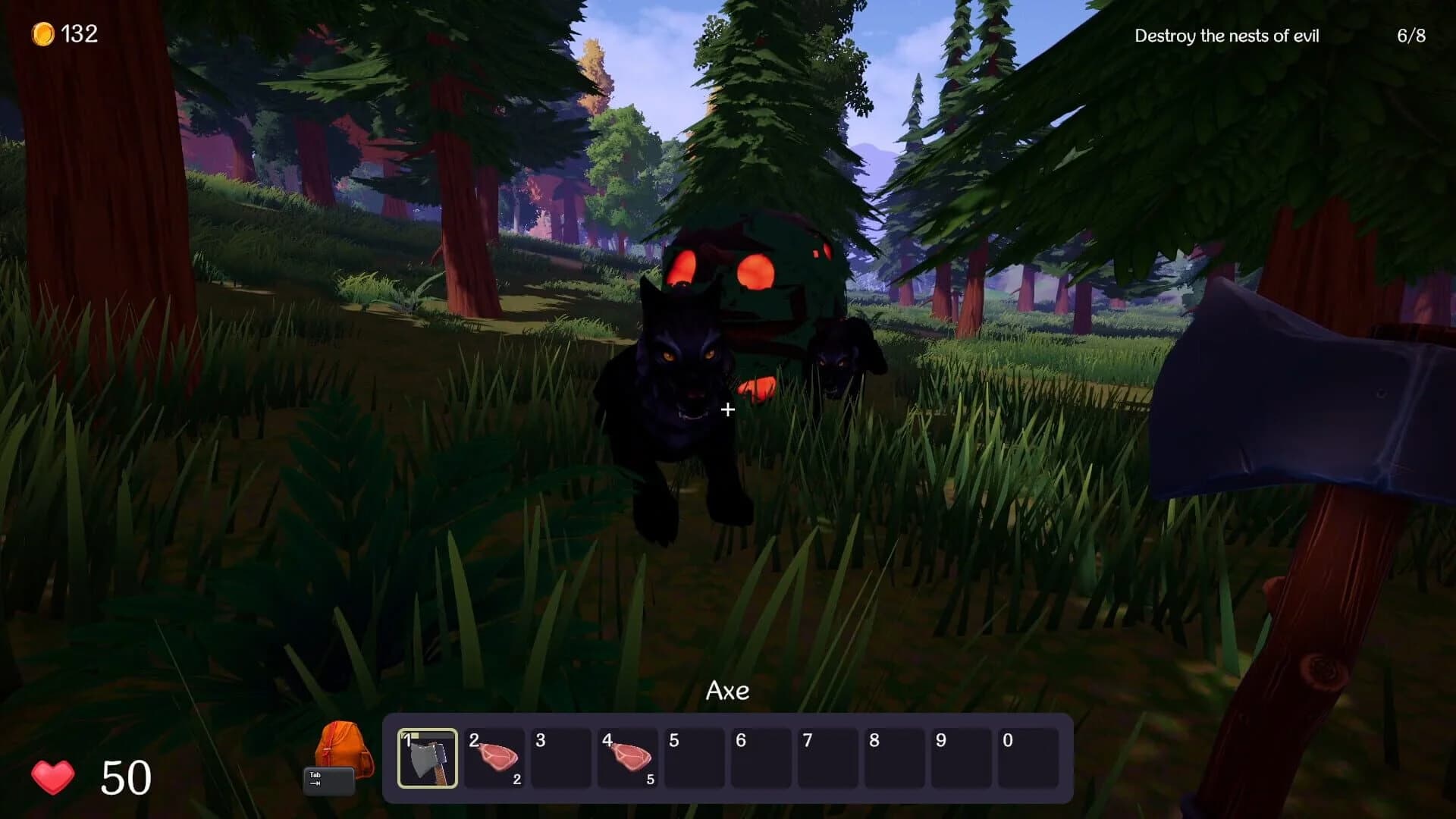This screenshot has width=1456, height=819.
Task: Click the 'Axe' item name label
Action: (728, 690)
